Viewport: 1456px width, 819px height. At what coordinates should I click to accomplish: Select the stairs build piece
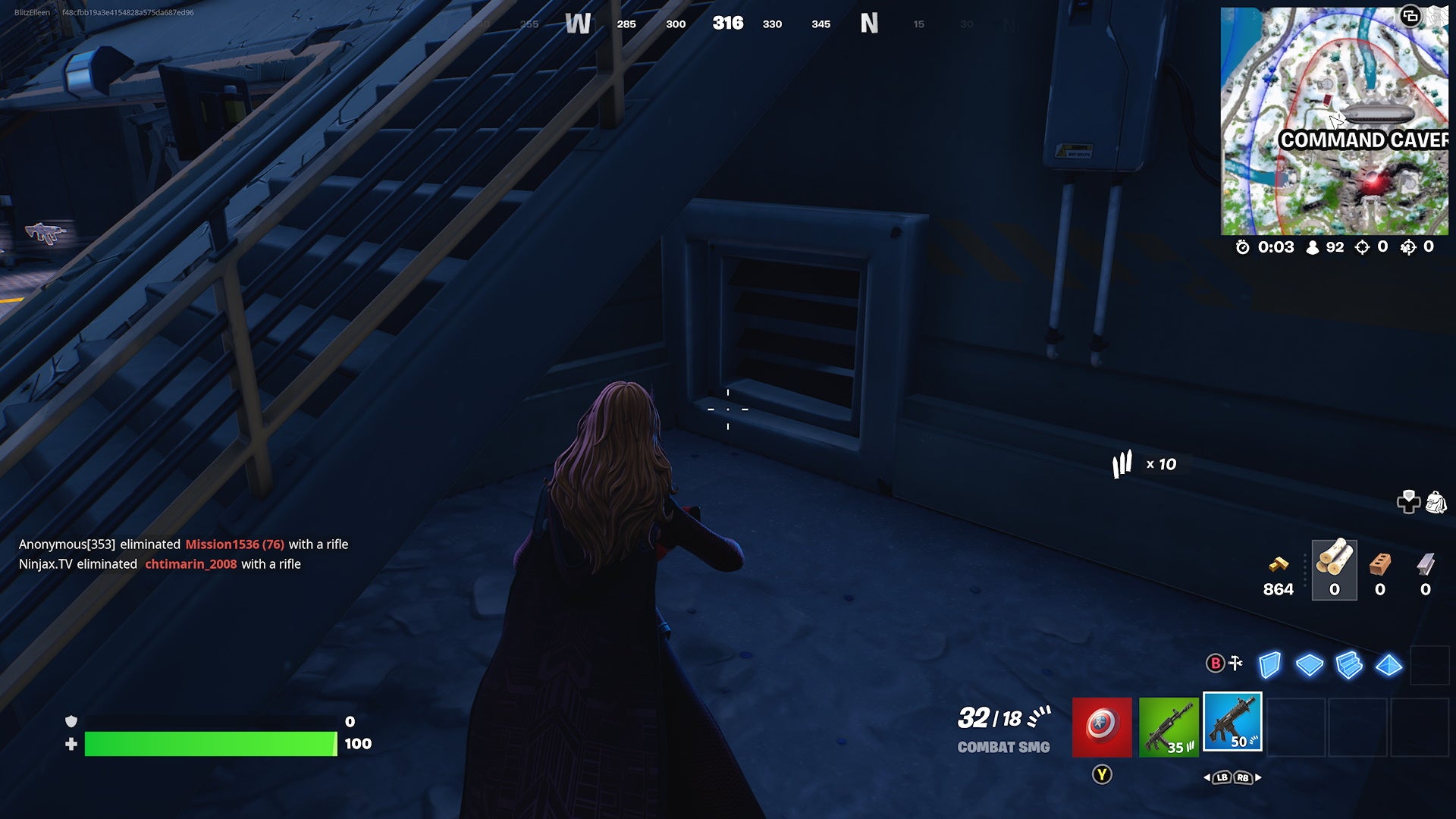coord(1348,664)
